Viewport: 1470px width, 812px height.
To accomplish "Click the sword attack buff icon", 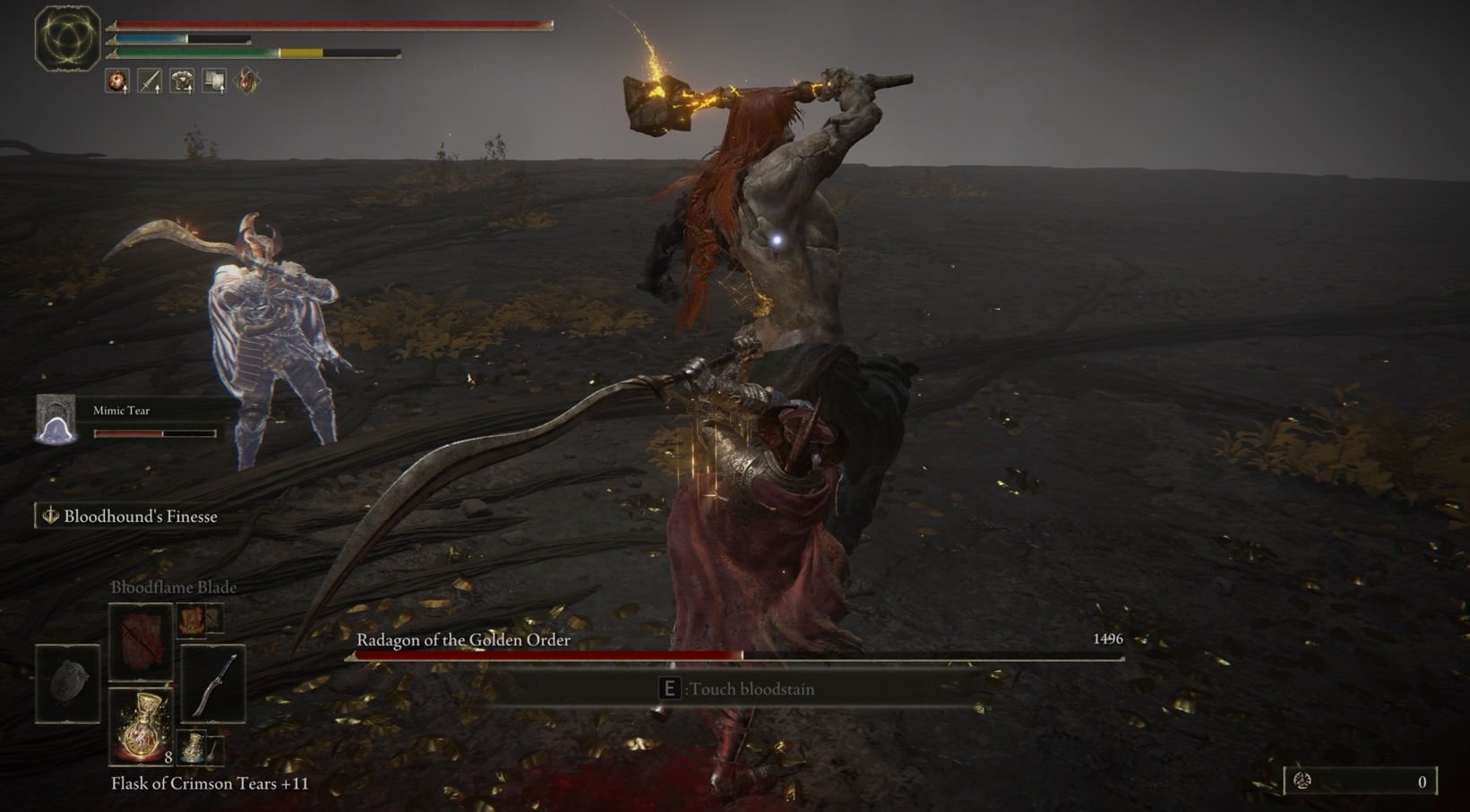I will point(150,81).
